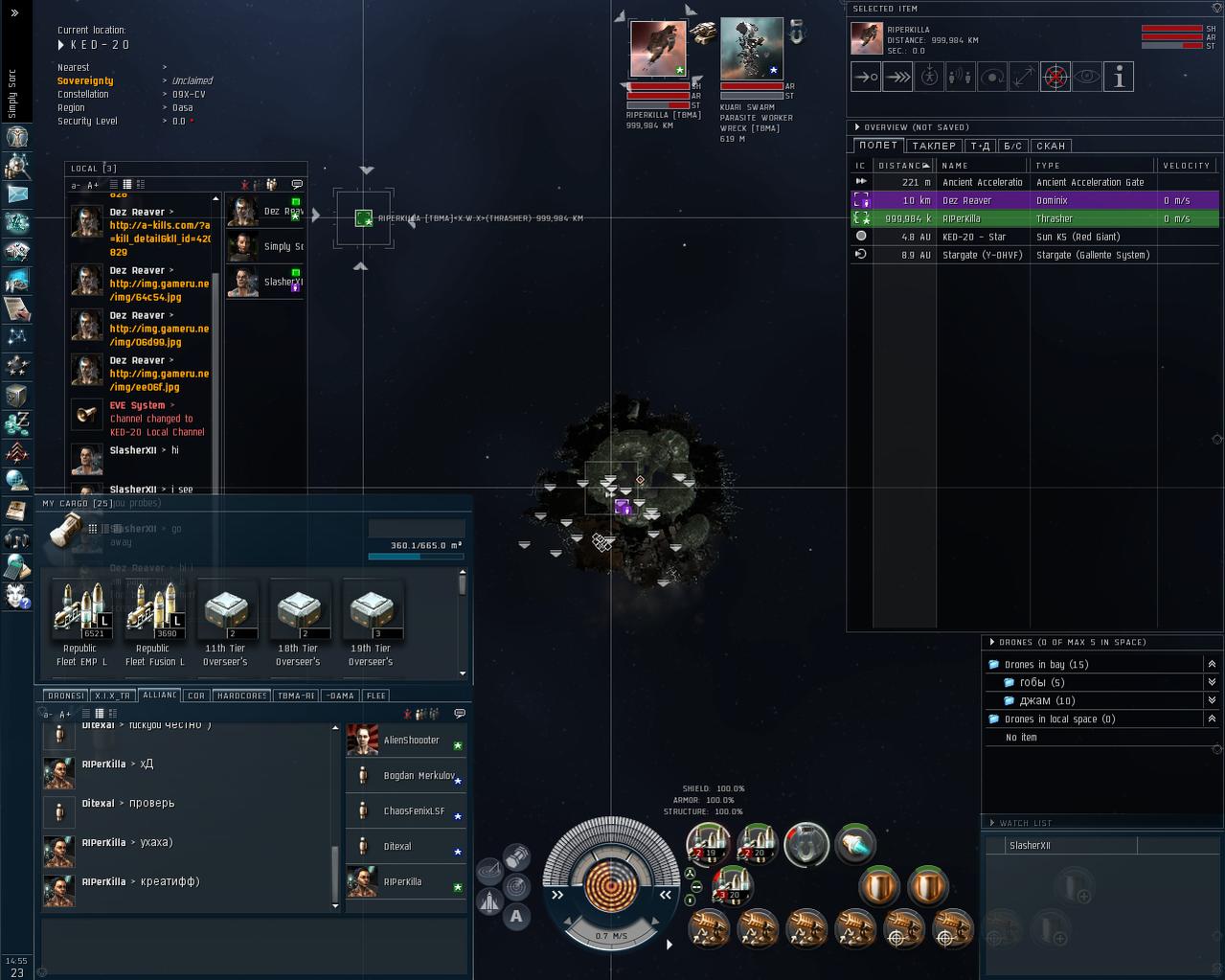
Task: Approach the selected item with the arrow button
Action: [866, 77]
